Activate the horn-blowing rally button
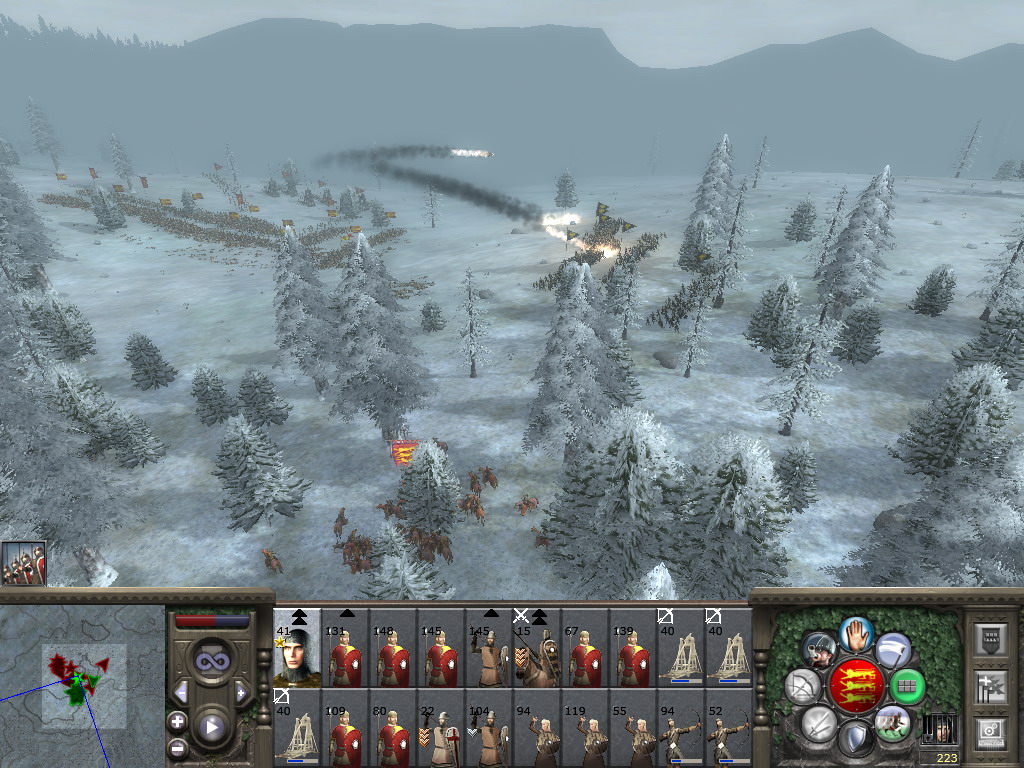The image size is (1024, 768). (x=819, y=651)
